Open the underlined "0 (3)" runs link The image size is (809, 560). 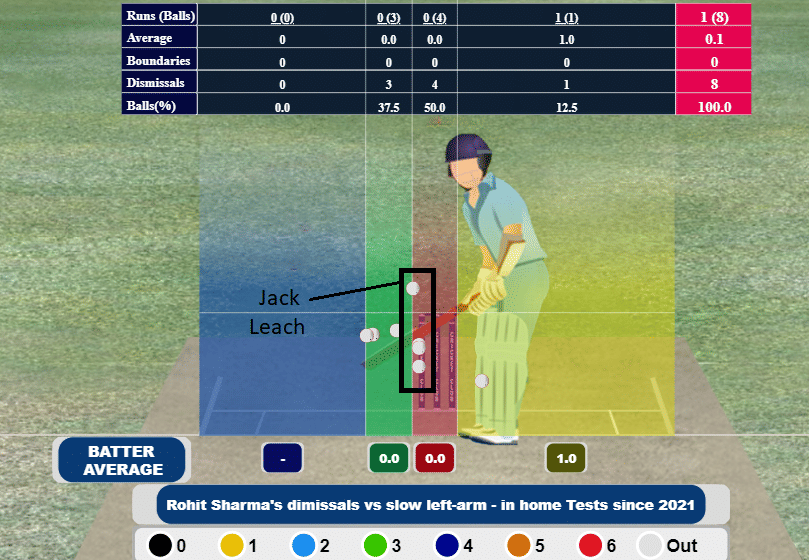point(388,17)
